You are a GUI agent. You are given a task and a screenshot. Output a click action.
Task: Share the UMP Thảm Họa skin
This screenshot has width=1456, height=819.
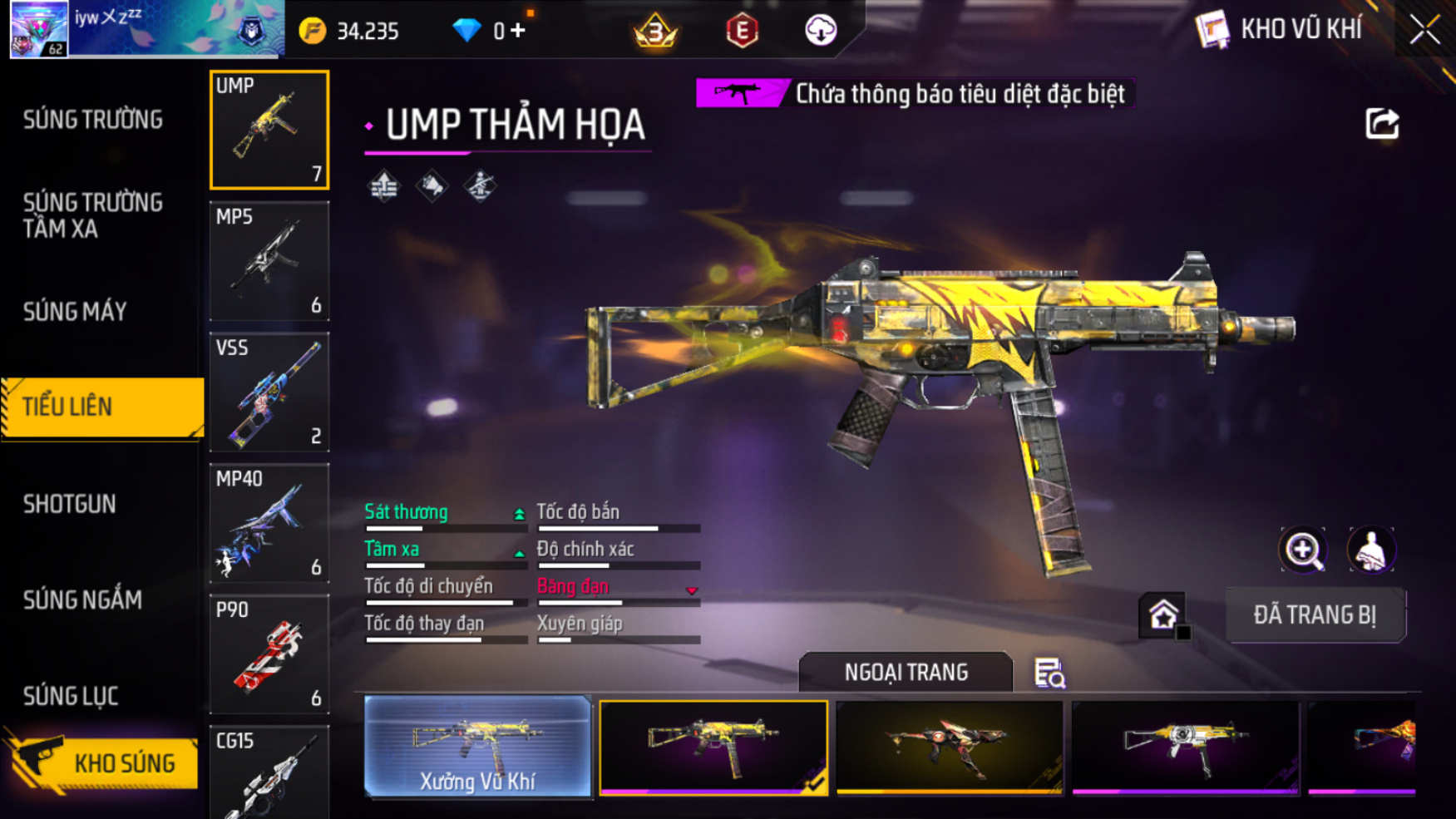click(1382, 124)
